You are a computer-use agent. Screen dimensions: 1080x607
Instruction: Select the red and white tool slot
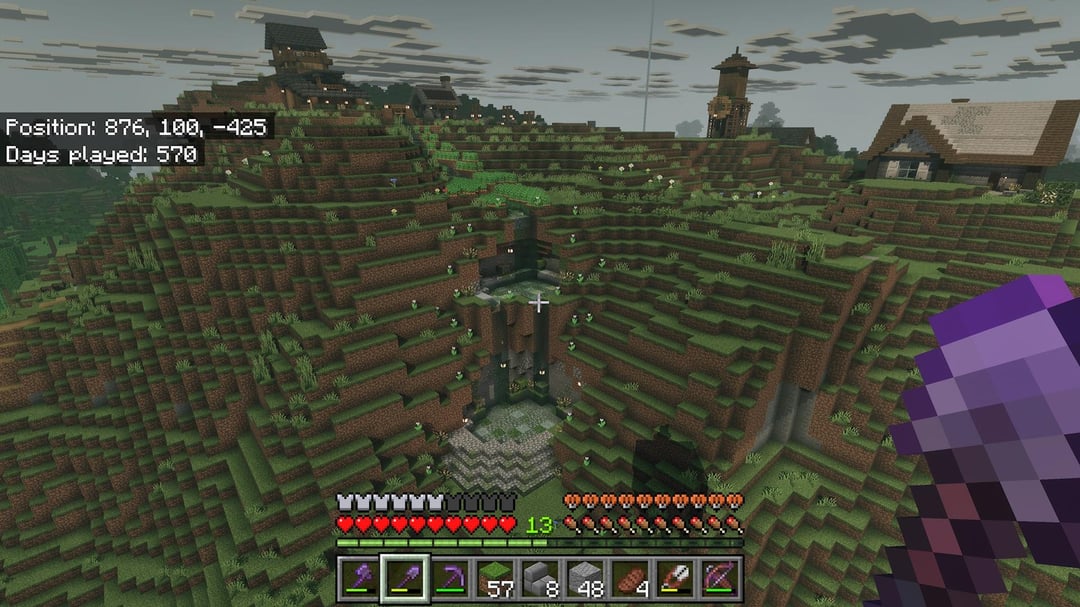[x=675, y=580]
